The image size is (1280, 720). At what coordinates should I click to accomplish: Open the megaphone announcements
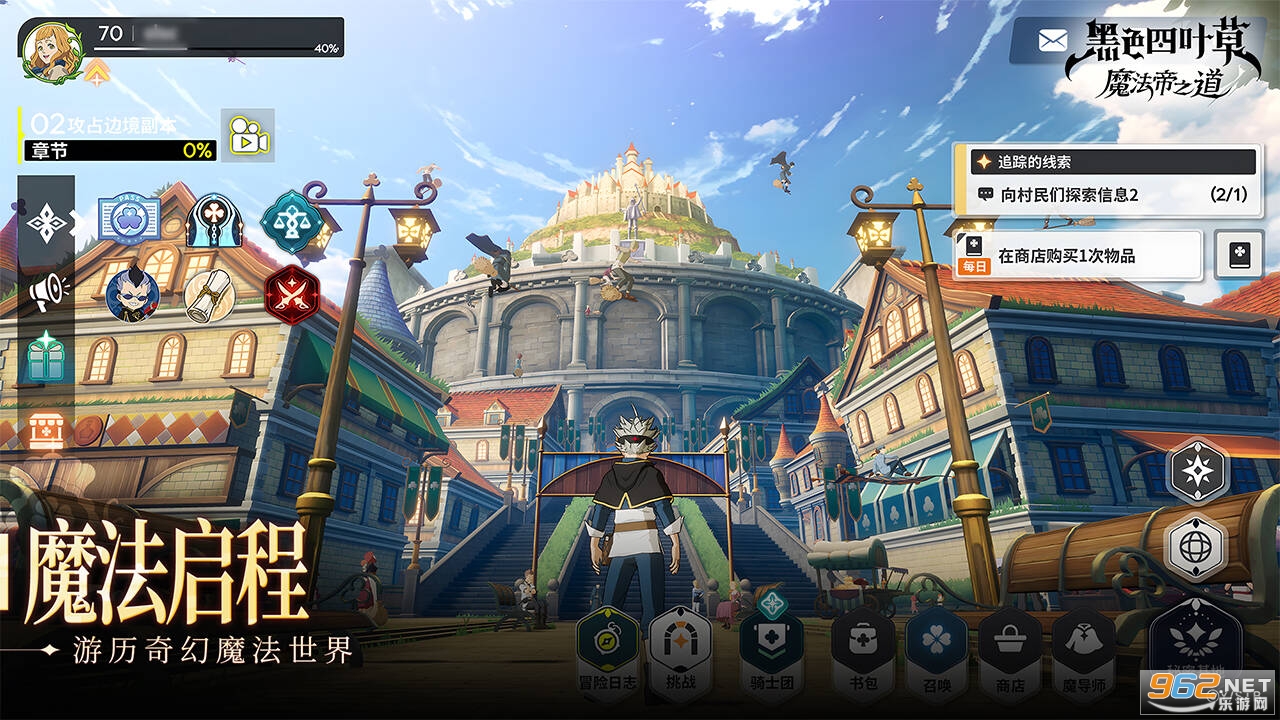(x=47, y=291)
